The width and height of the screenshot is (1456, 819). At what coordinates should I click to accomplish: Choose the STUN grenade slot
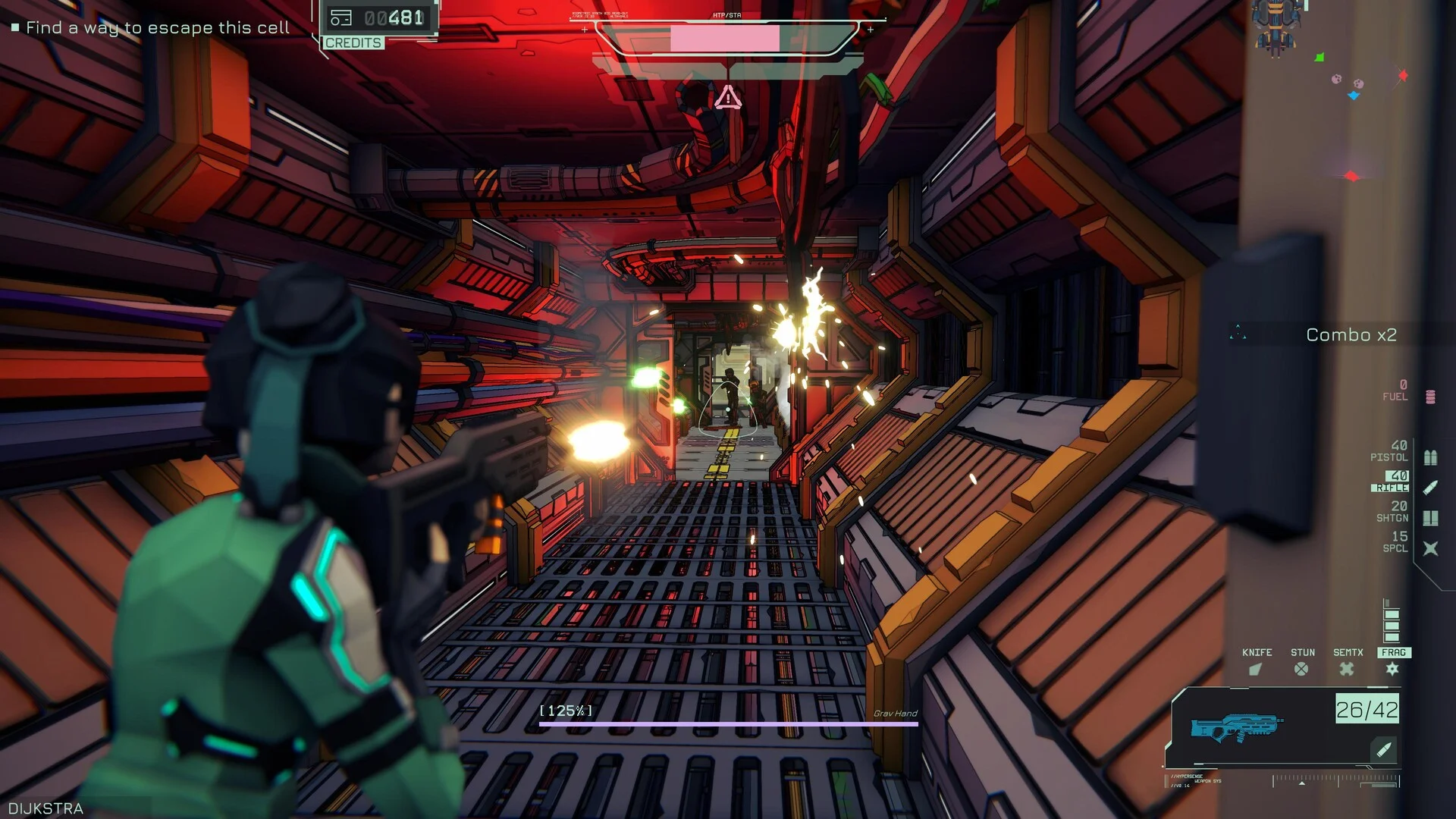(1302, 662)
